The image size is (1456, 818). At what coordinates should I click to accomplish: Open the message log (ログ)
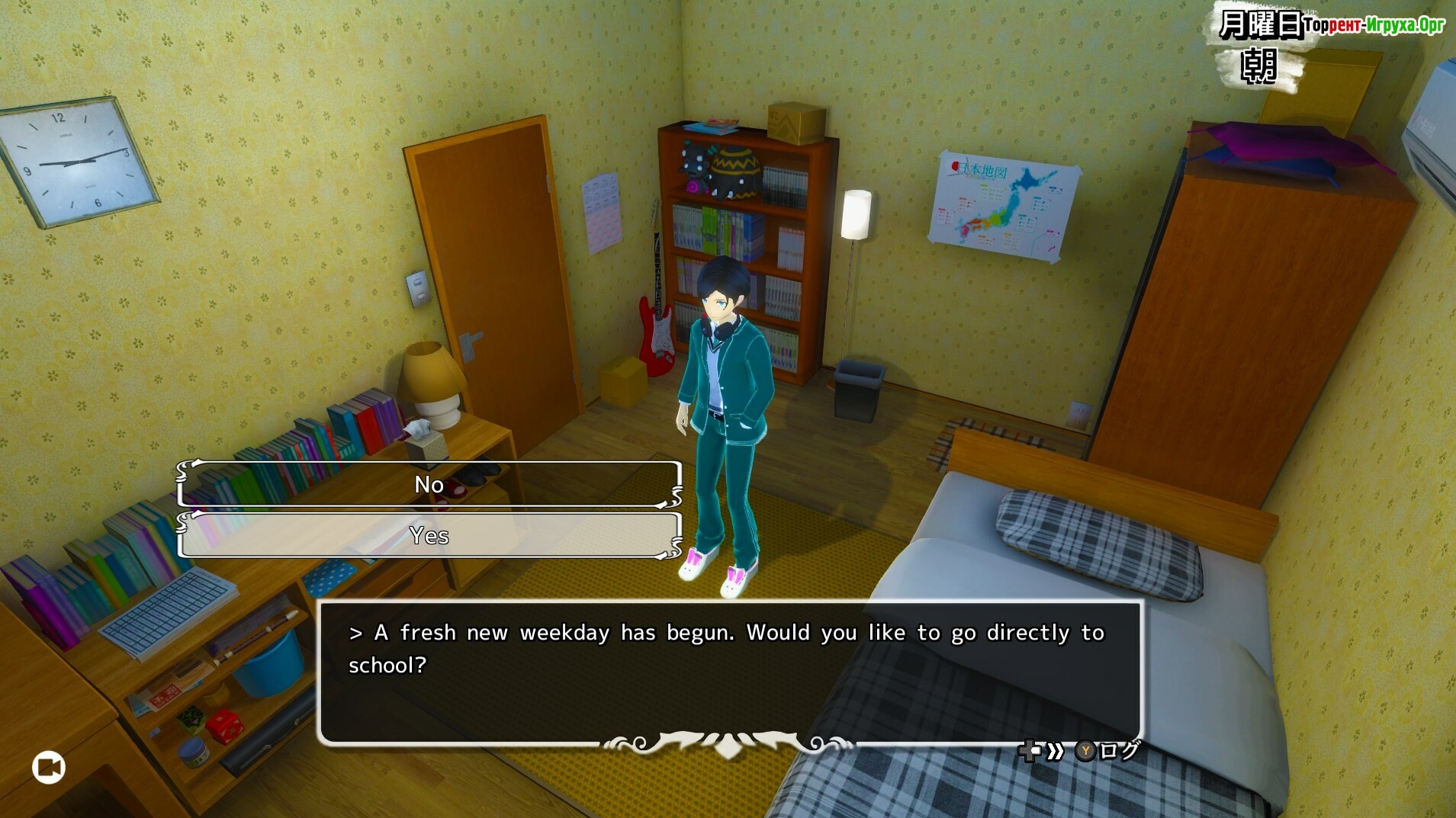pos(1107,751)
